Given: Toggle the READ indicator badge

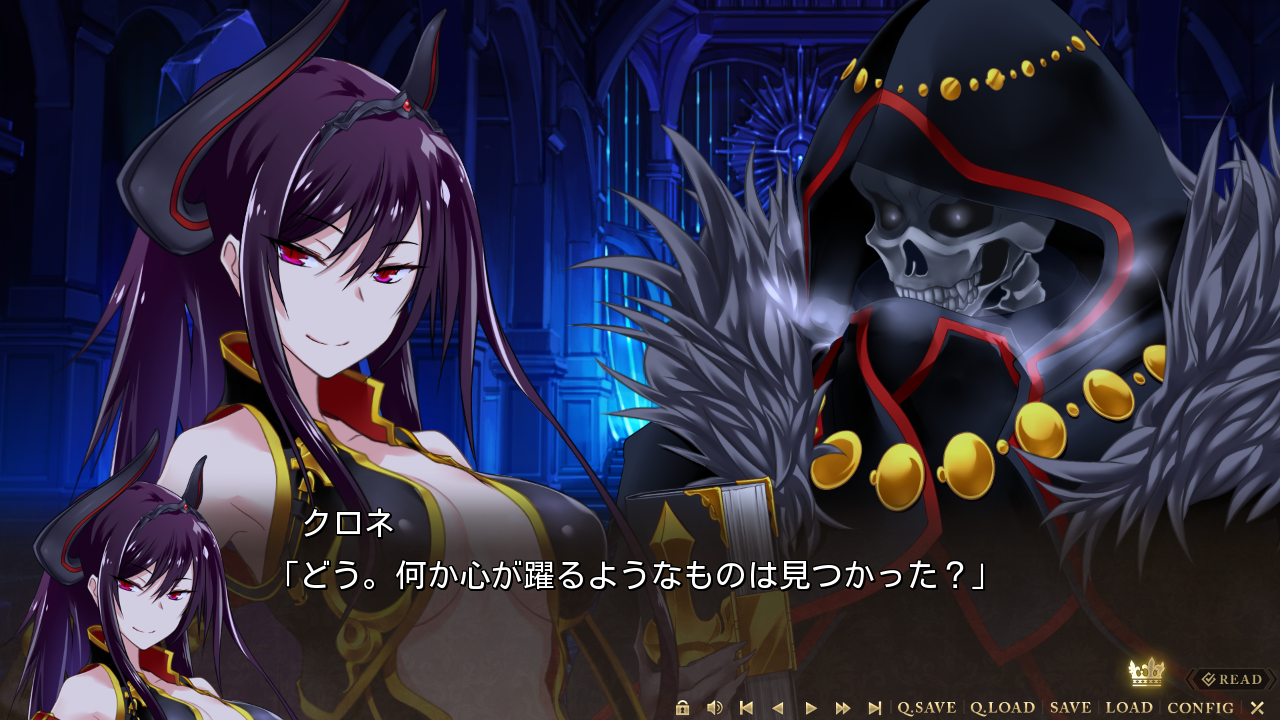Looking at the screenshot, I should (x=1232, y=680).
